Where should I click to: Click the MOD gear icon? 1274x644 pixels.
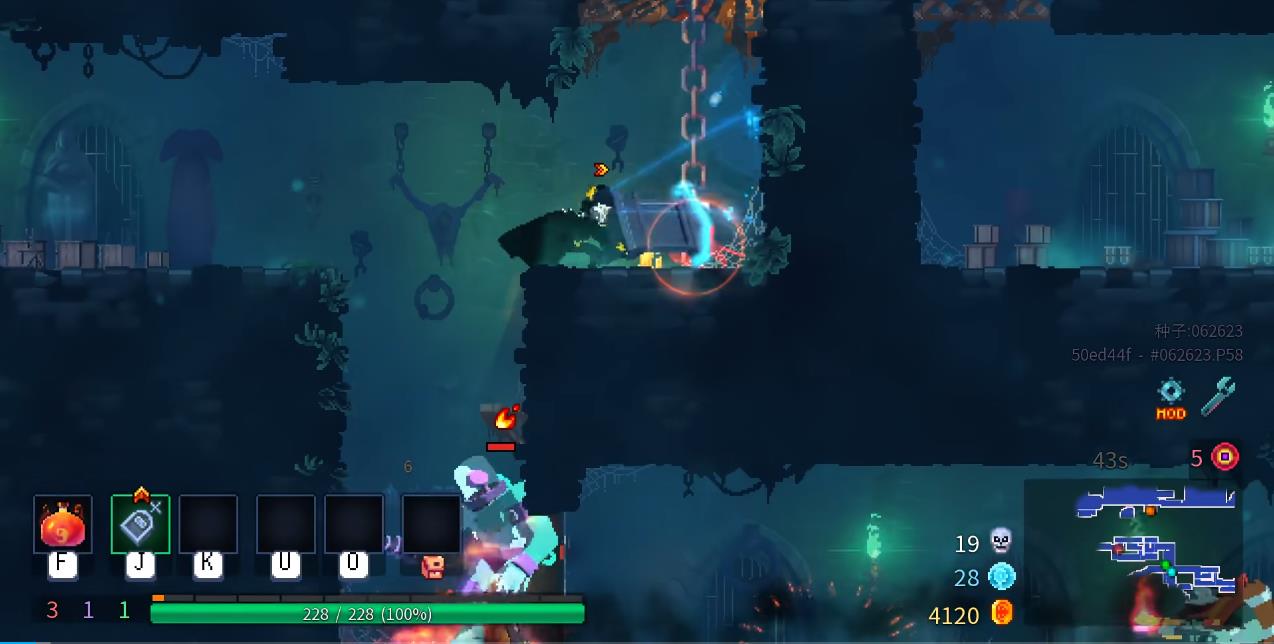coord(1171,397)
